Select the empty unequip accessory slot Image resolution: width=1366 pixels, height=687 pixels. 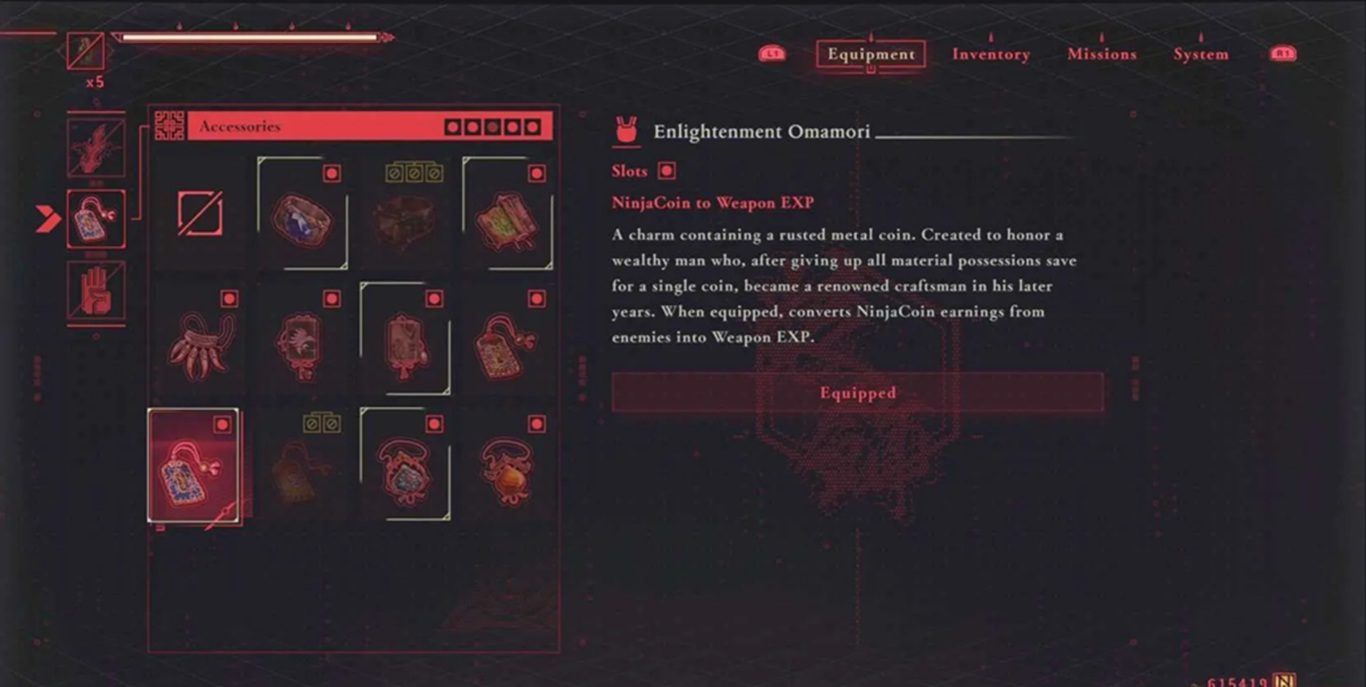(200, 214)
